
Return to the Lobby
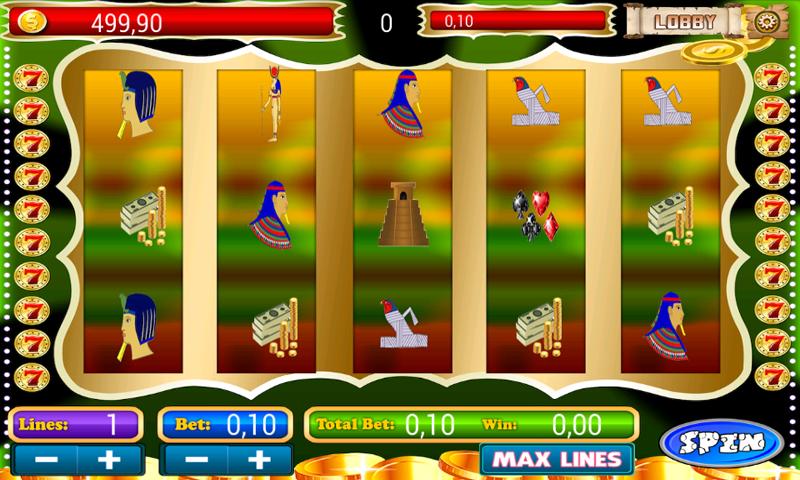[685, 20]
